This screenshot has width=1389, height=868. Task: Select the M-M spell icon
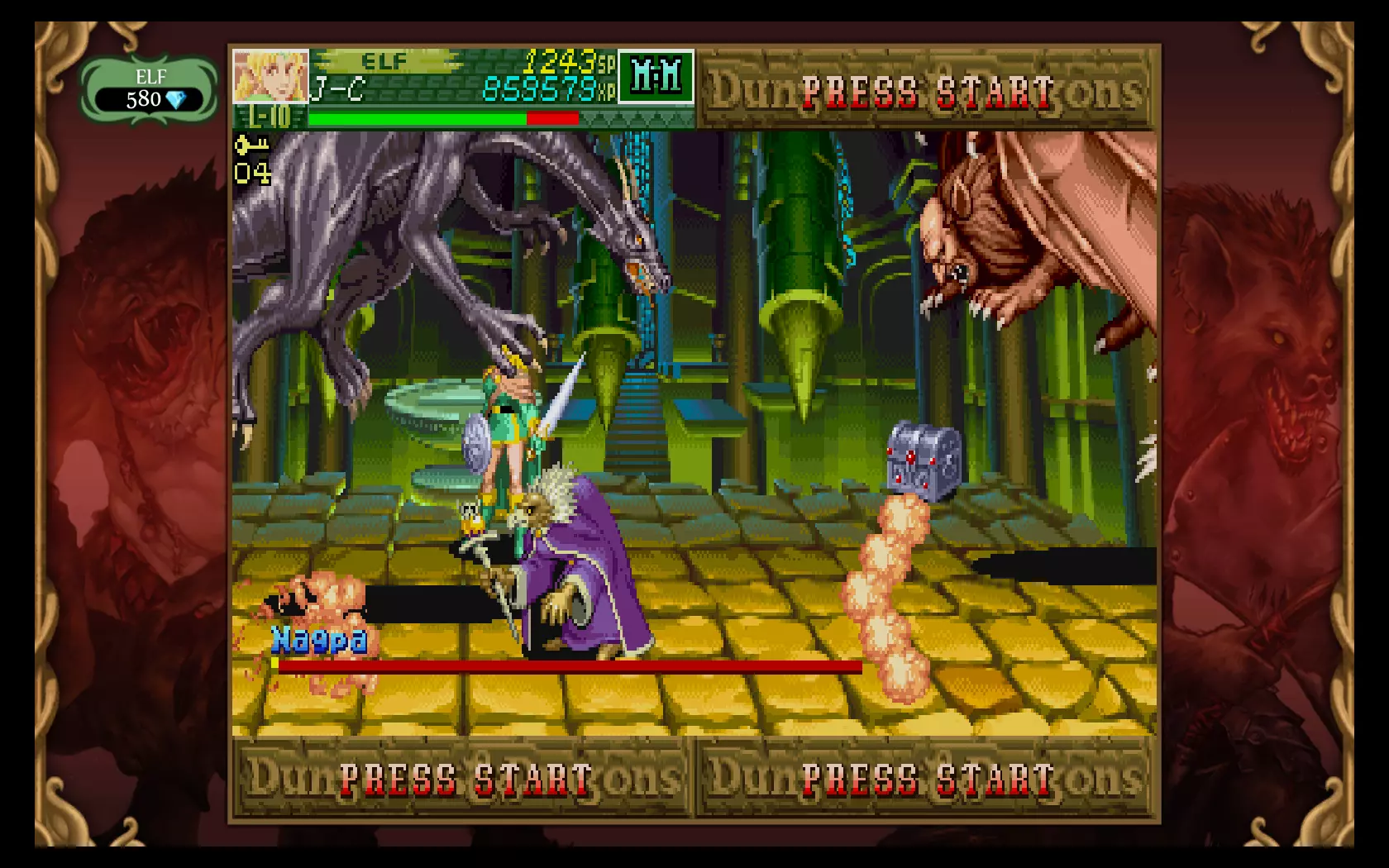click(656, 77)
